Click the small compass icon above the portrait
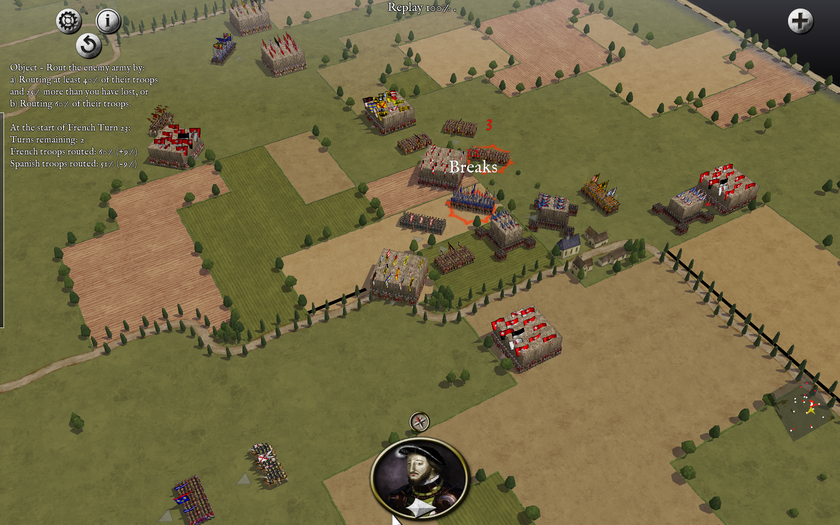 (420, 422)
